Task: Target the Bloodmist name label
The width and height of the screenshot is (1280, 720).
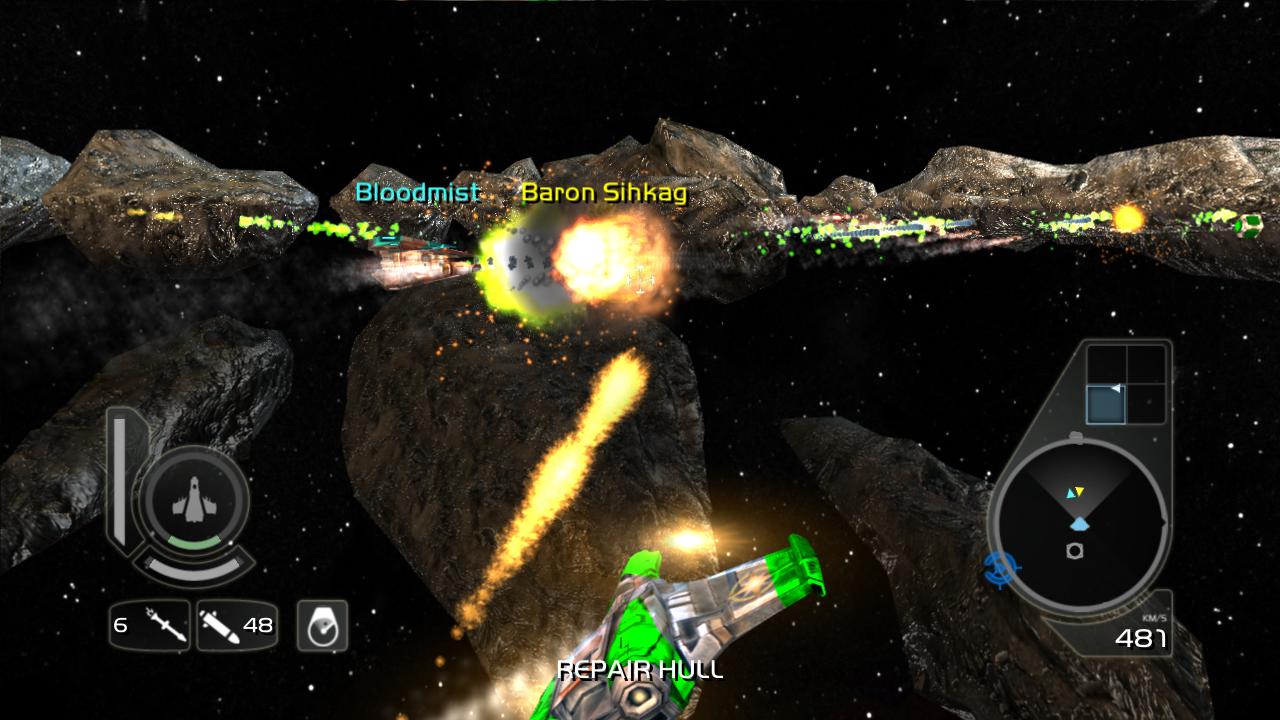Action: [x=418, y=192]
